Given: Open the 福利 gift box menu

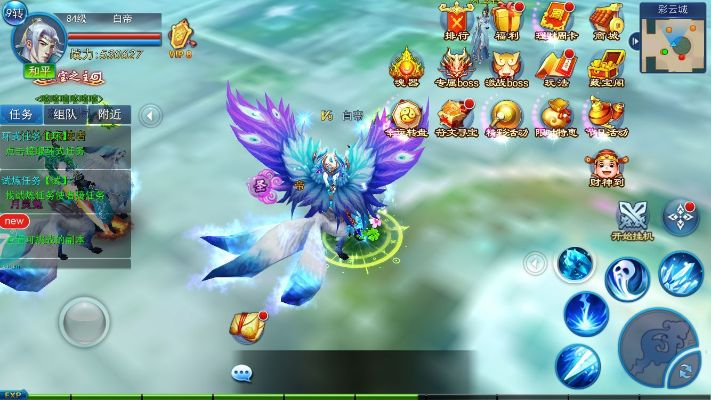Looking at the screenshot, I should pyautogui.click(x=507, y=21).
